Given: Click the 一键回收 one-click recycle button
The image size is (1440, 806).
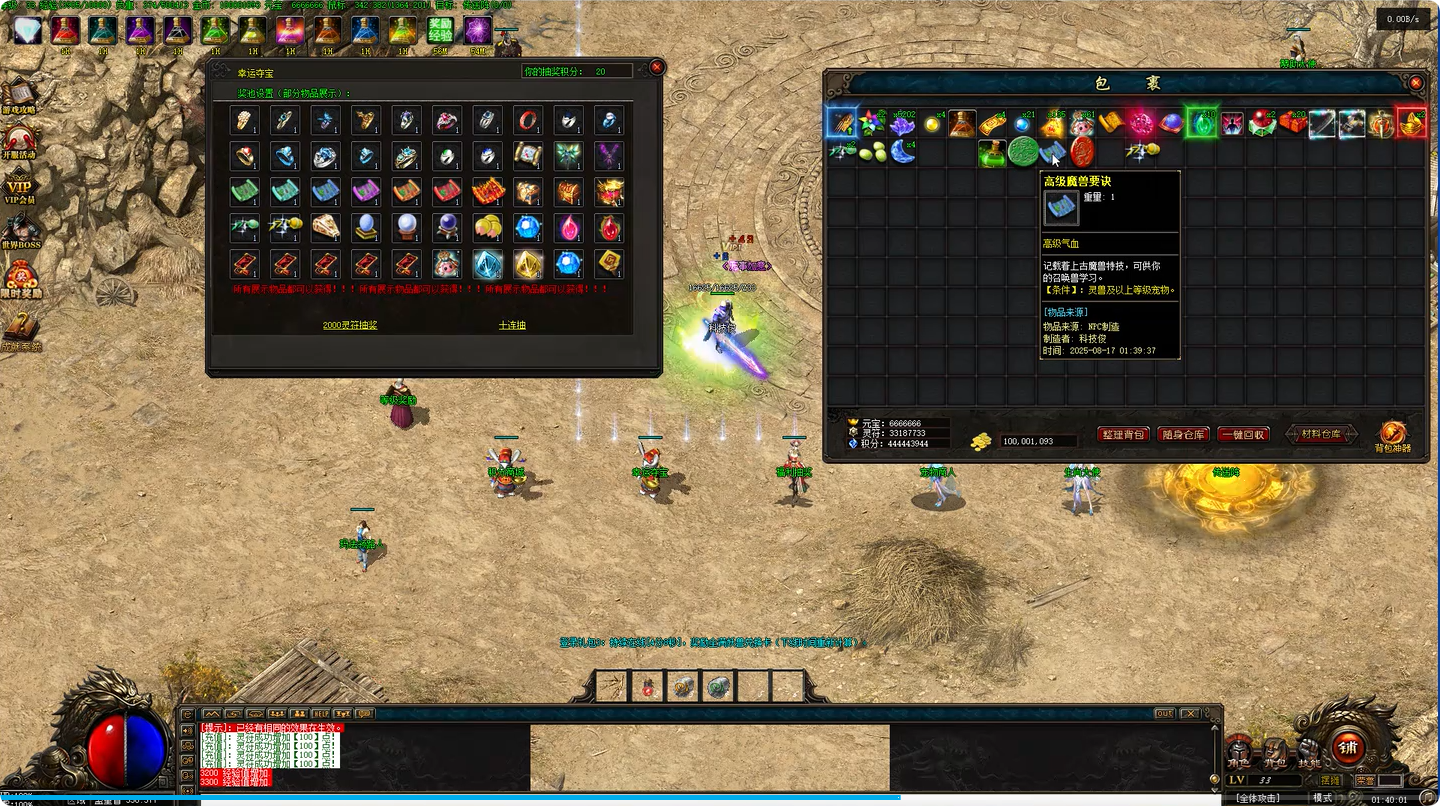Looking at the screenshot, I should [x=1243, y=435].
